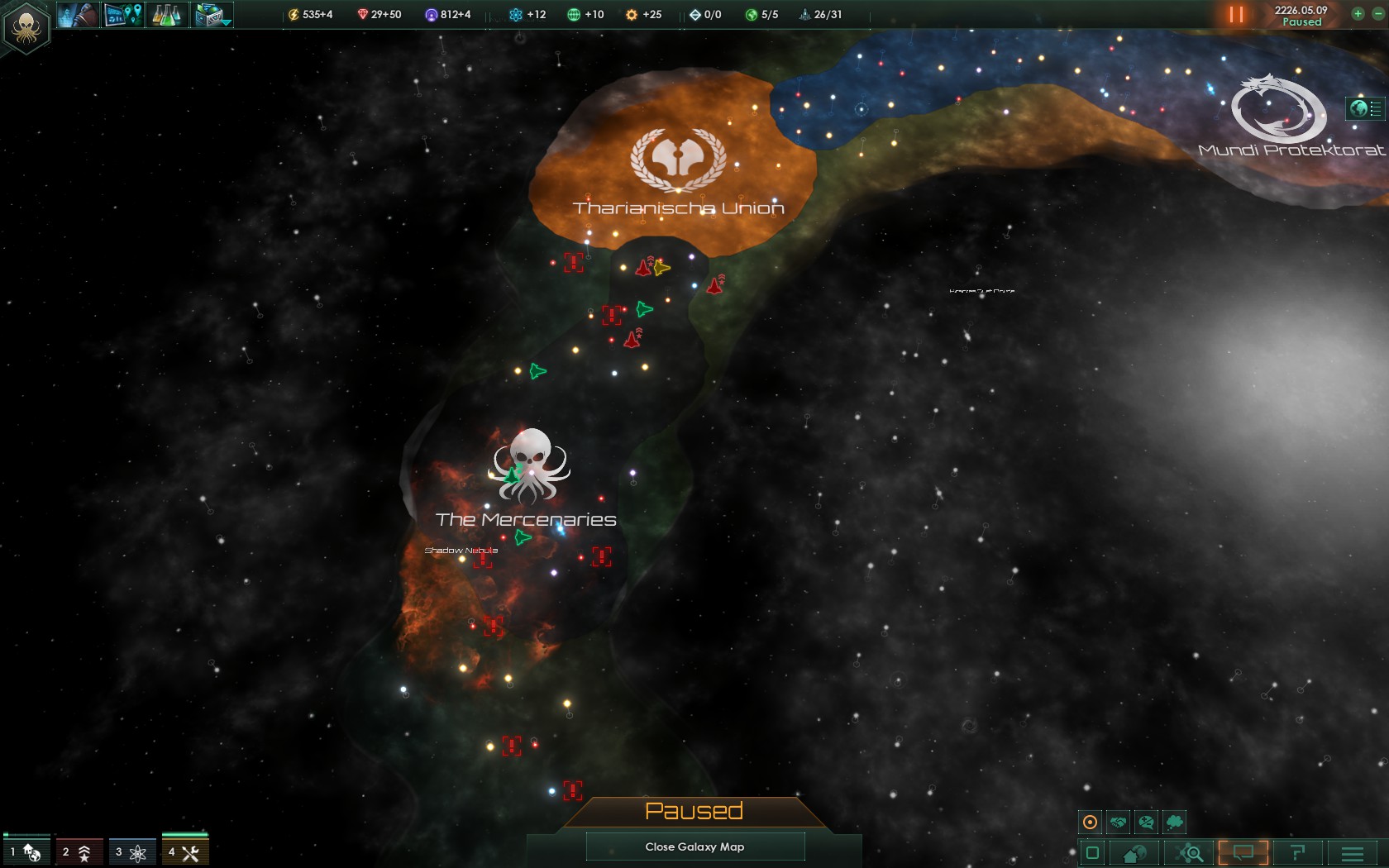The width and height of the screenshot is (1389, 868).
Task: Open the situation log with map pins
Action: [x=123, y=15]
